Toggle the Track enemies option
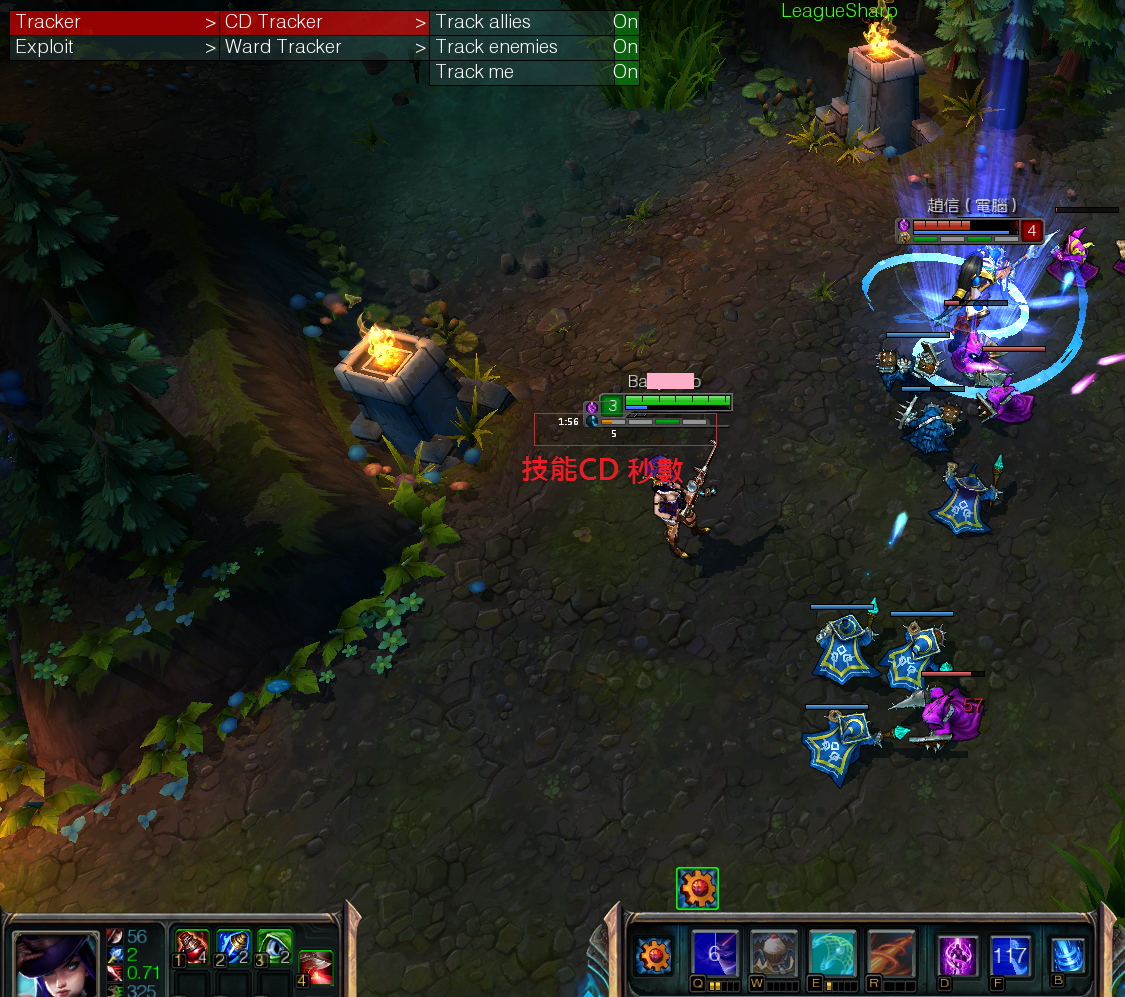 [534, 47]
